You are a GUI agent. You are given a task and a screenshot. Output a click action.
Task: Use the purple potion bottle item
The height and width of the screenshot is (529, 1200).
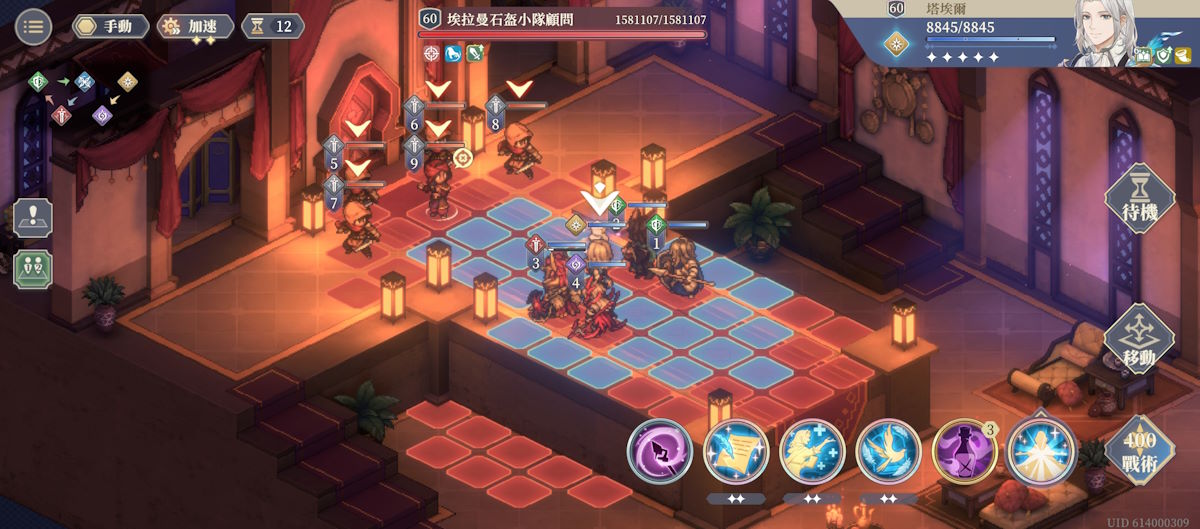tap(964, 451)
